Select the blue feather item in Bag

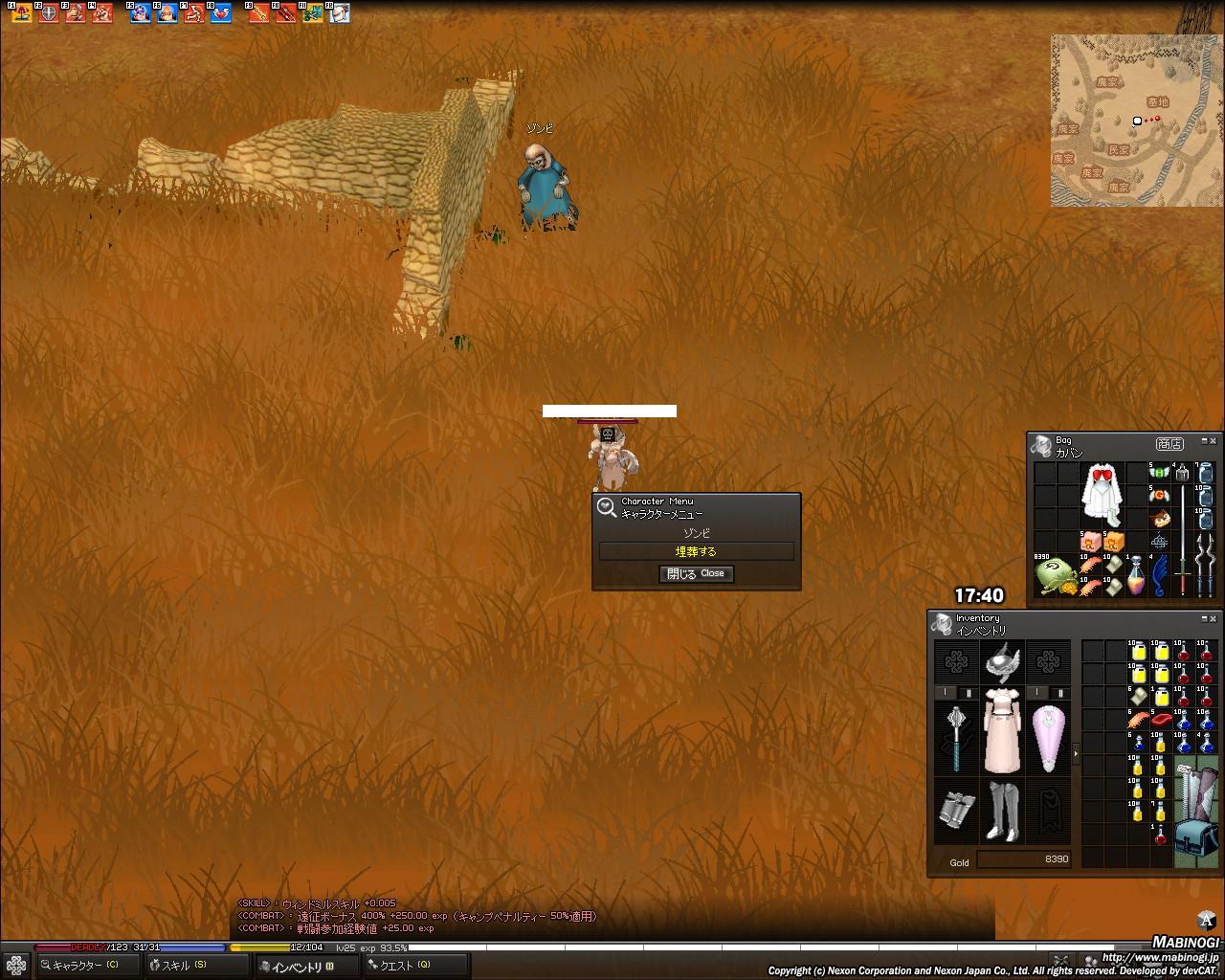click(1160, 575)
